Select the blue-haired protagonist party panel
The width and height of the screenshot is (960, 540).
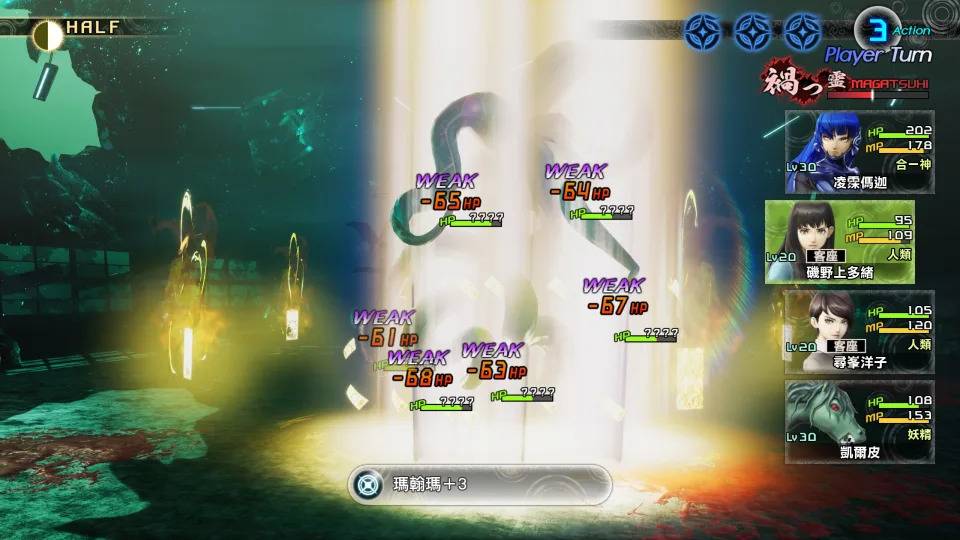pyautogui.click(x=860, y=152)
